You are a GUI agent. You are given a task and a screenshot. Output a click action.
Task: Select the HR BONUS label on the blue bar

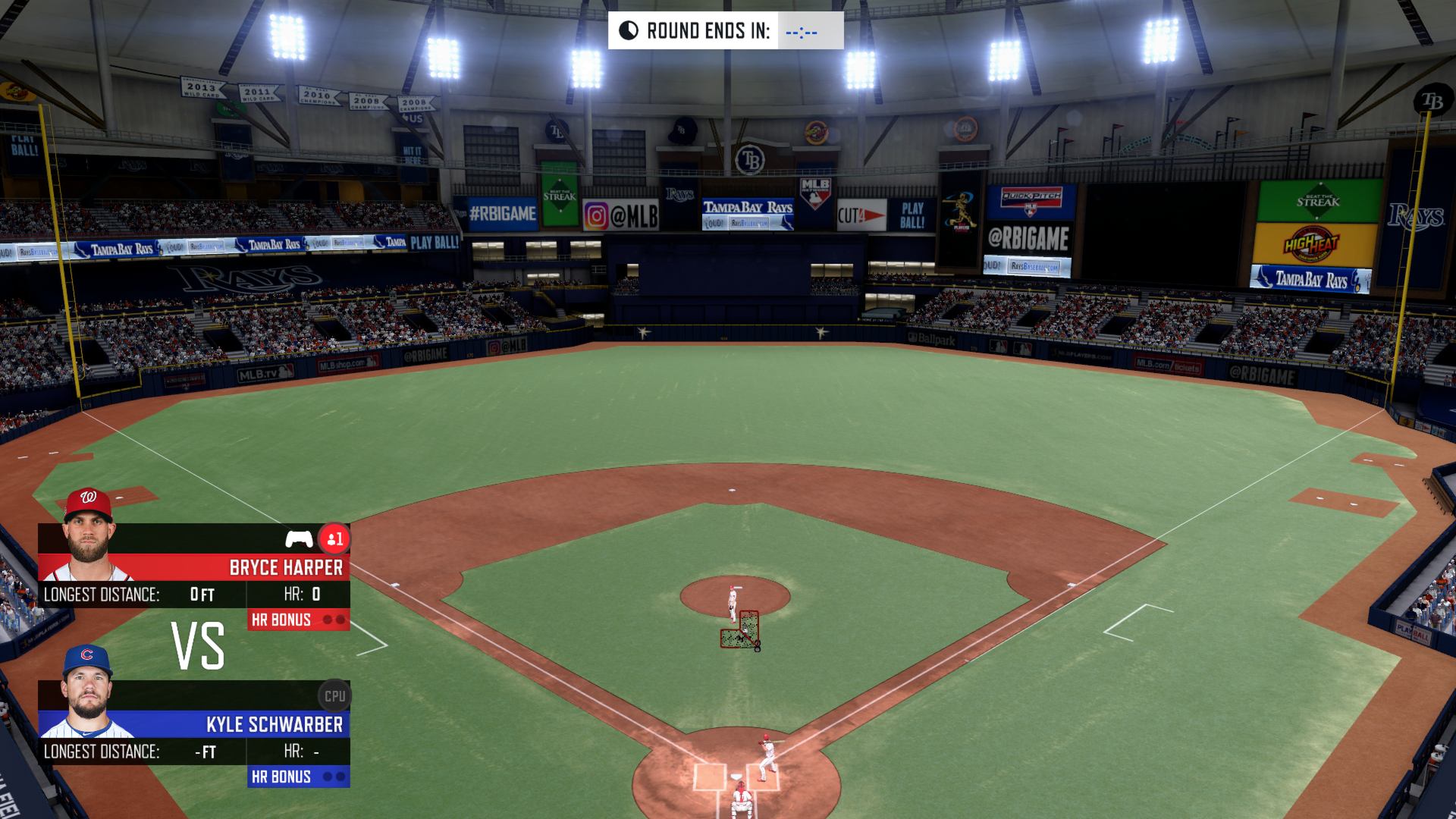click(x=281, y=777)
